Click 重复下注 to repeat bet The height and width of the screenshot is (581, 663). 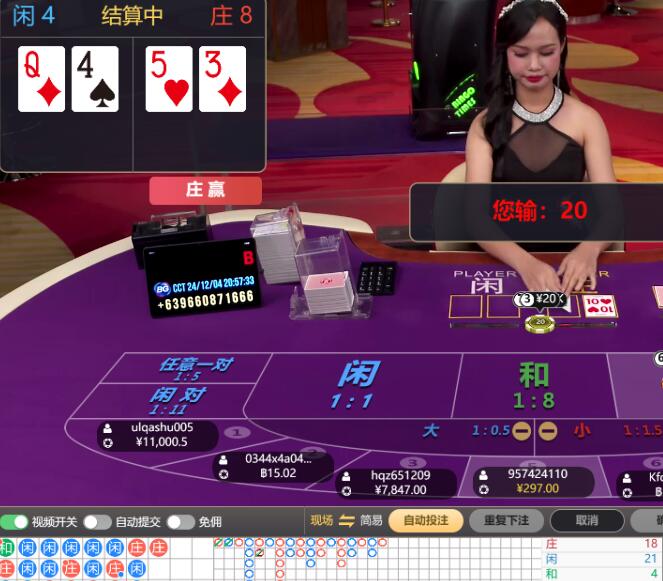coord(505,520)
